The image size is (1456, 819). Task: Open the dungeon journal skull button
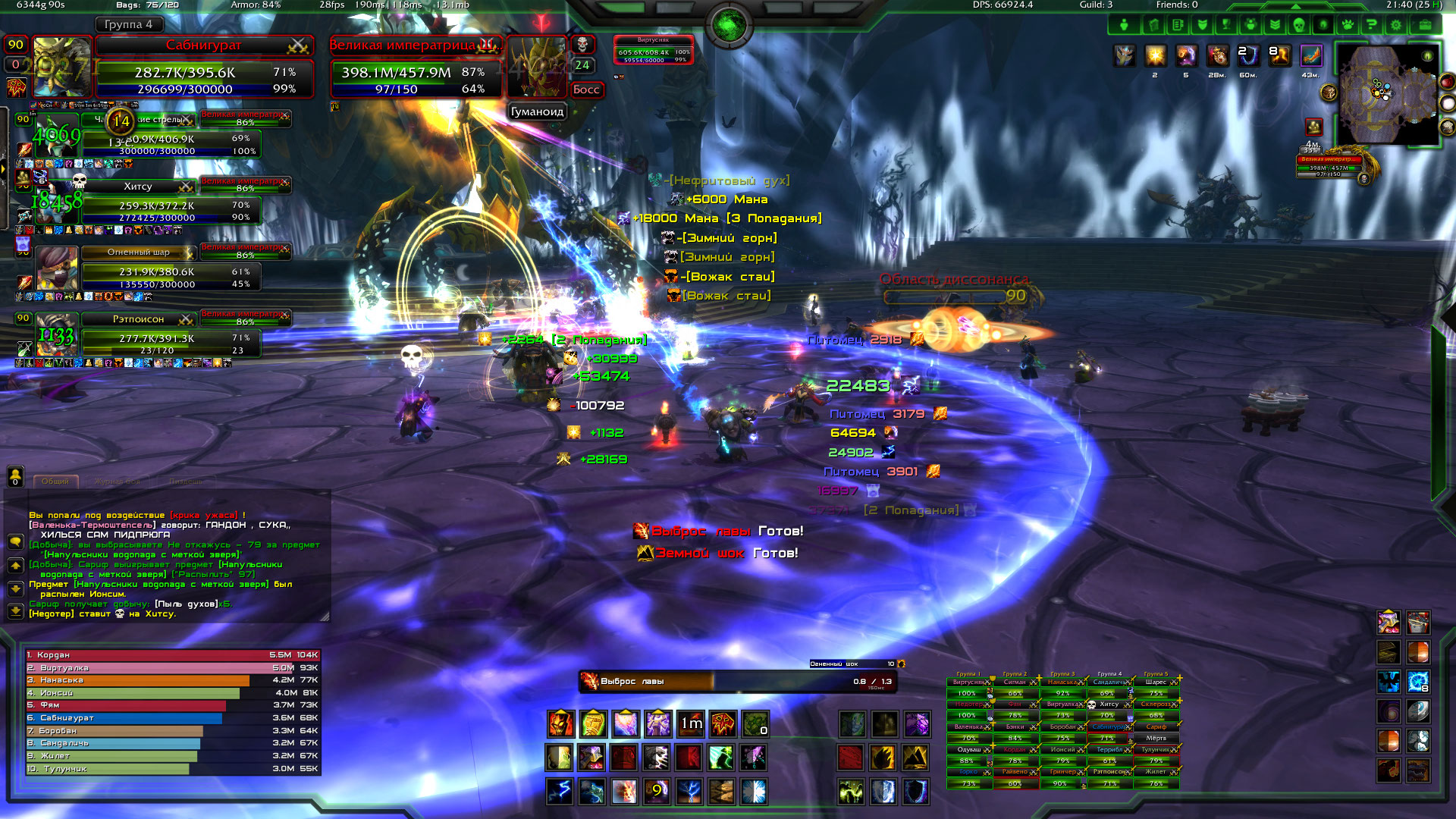point(1298,25)
